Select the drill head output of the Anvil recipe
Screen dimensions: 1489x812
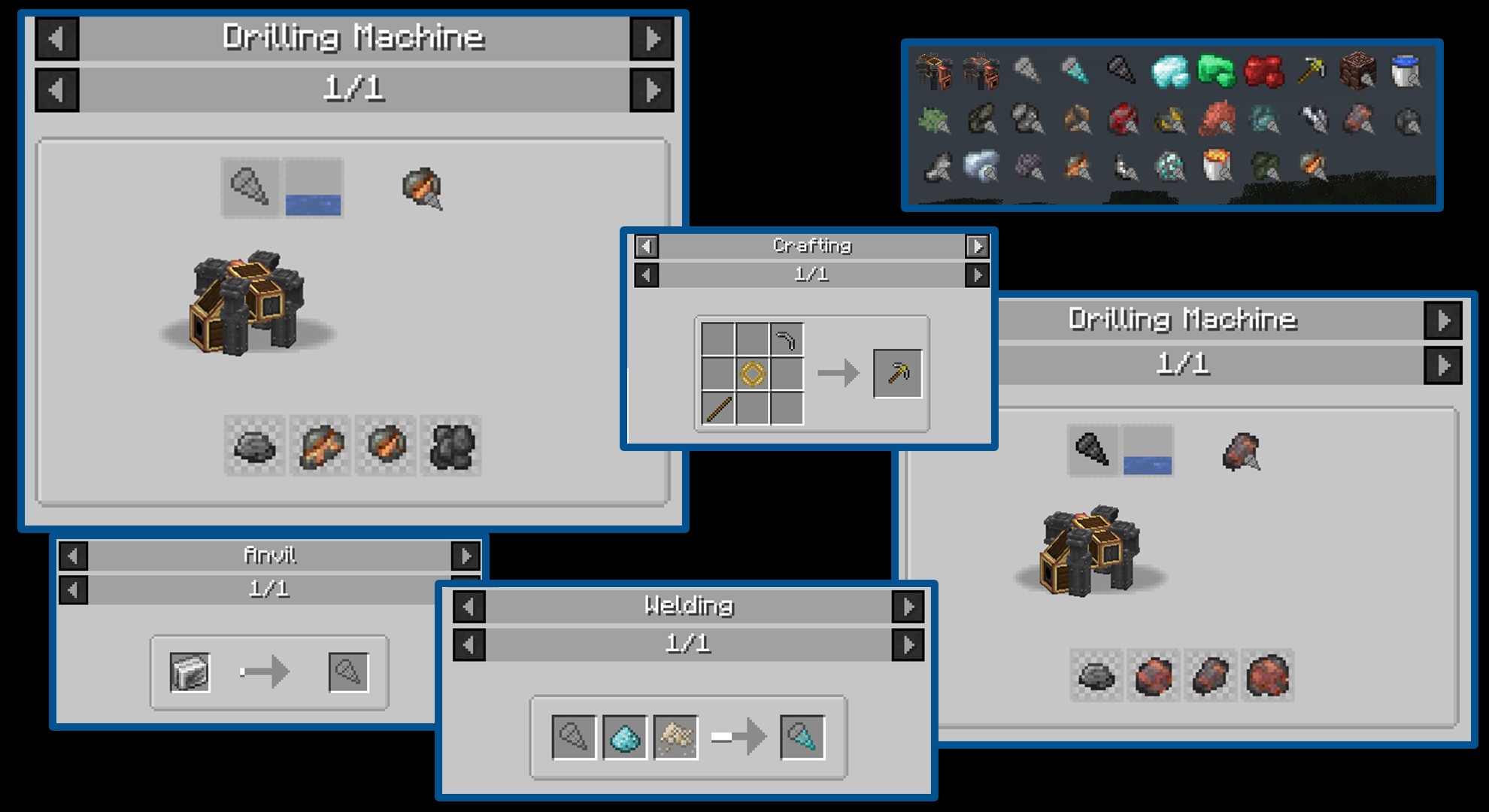click(x=348, y=672)
